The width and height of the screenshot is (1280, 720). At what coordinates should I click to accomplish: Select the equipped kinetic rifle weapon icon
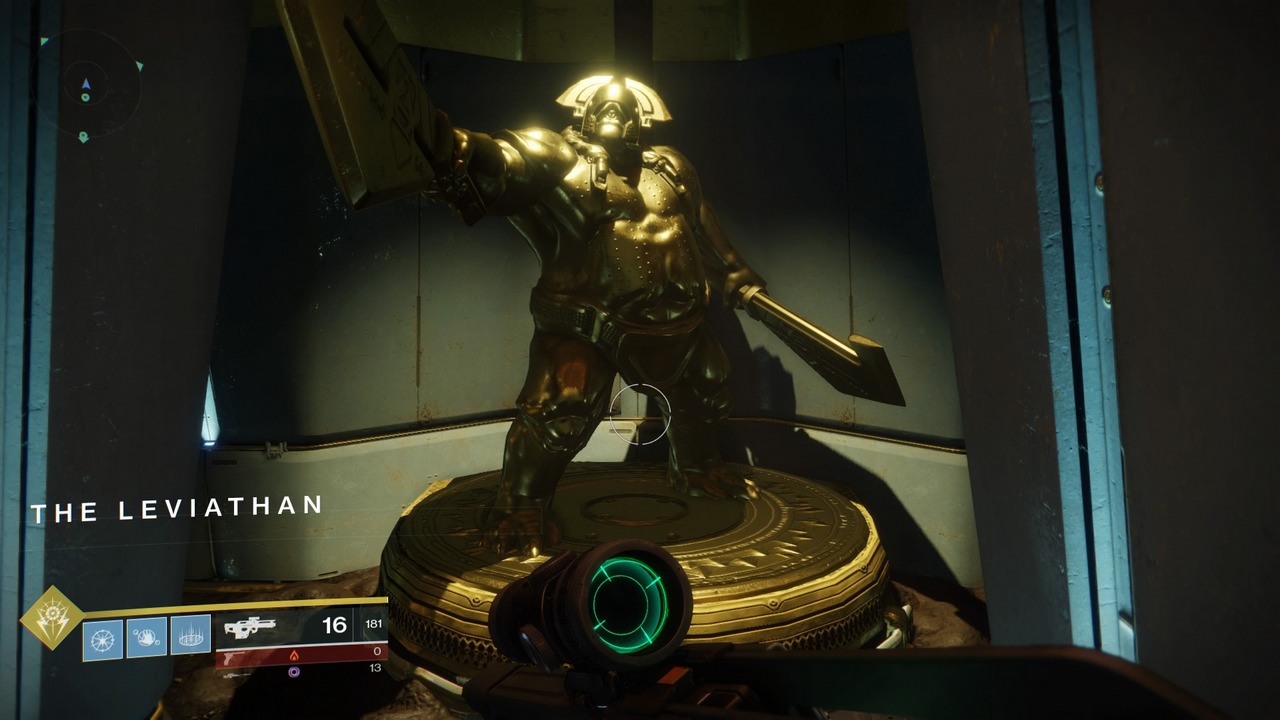249,627
